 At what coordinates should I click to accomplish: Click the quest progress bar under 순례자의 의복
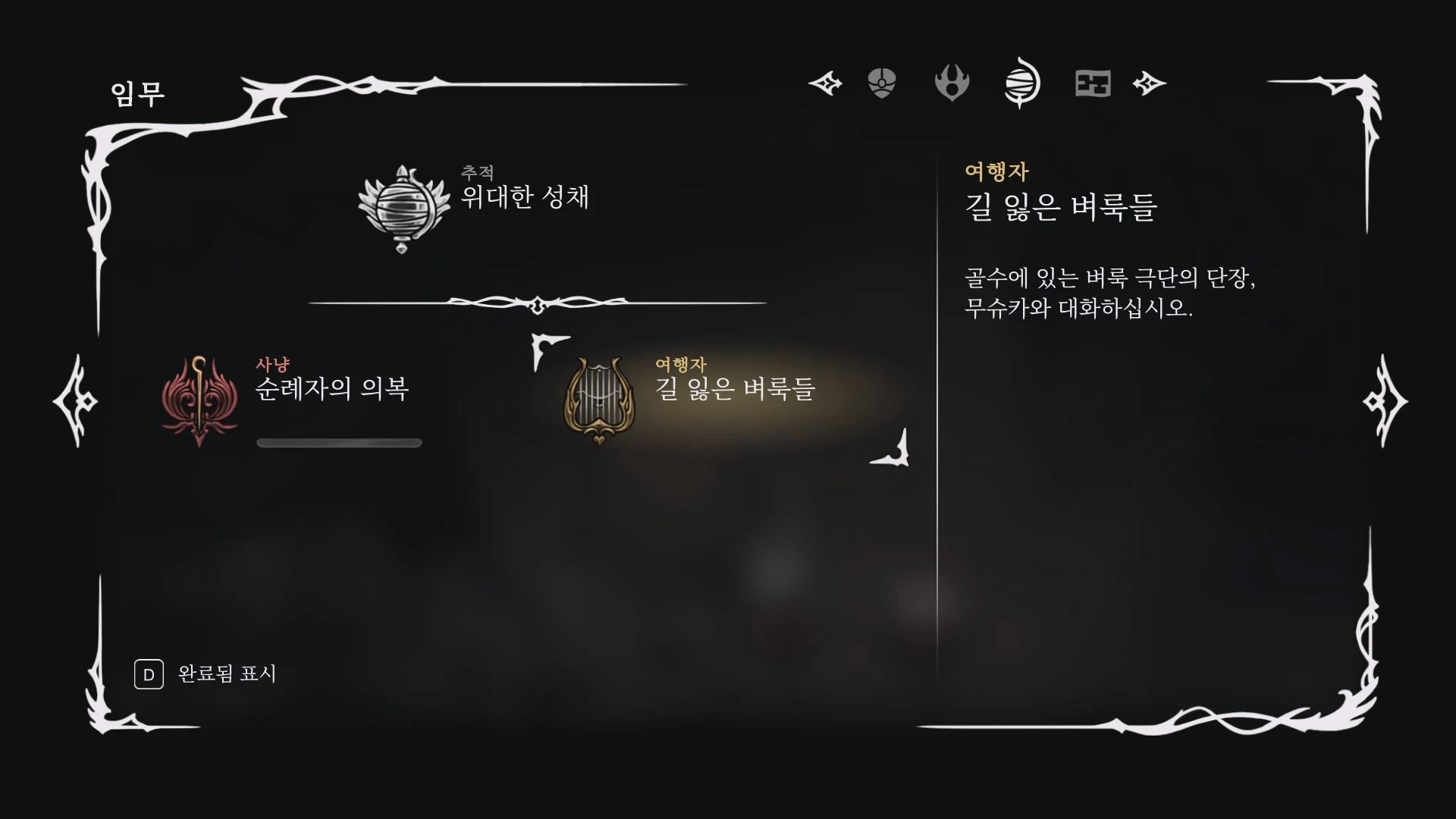(x=339, y=442)
